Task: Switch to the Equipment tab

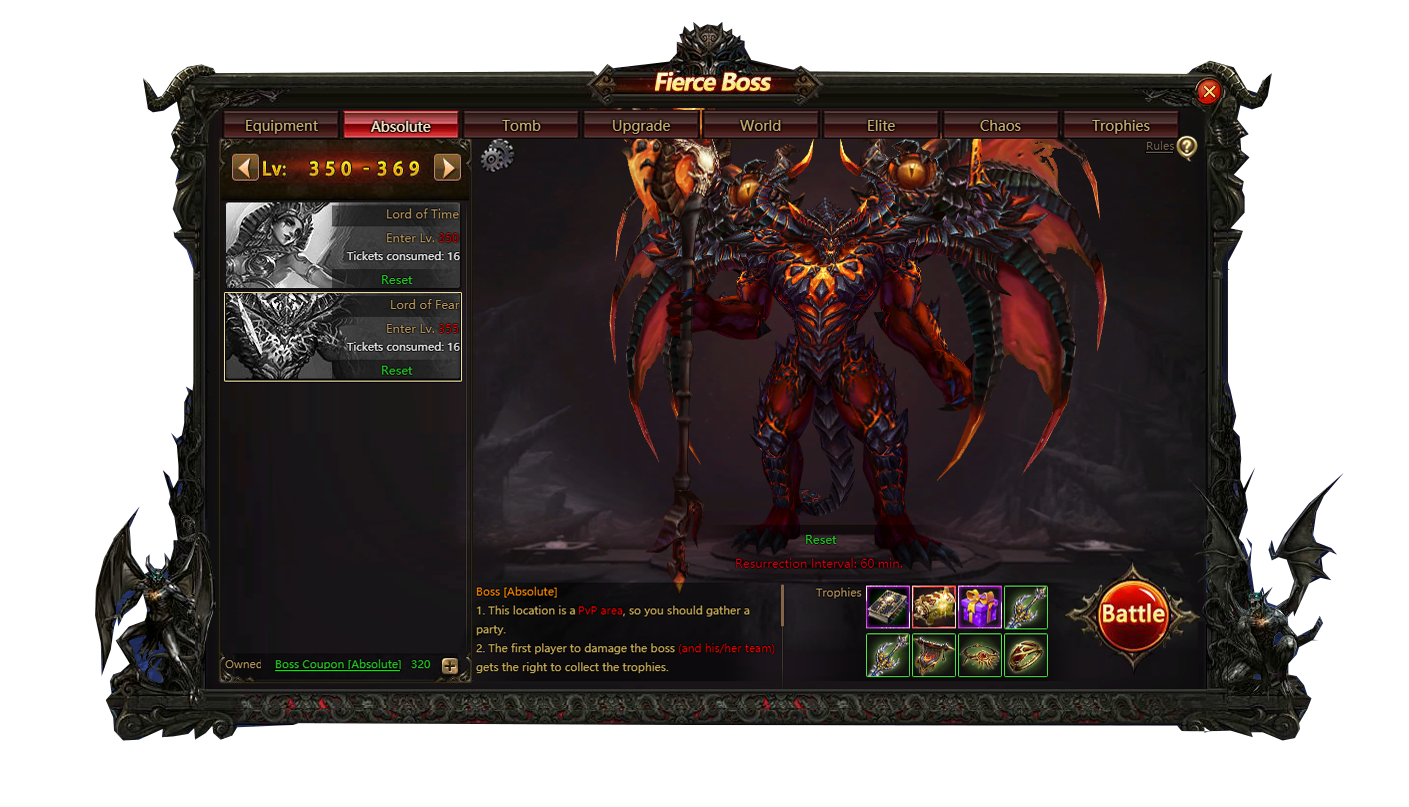Action: (281, 126)
